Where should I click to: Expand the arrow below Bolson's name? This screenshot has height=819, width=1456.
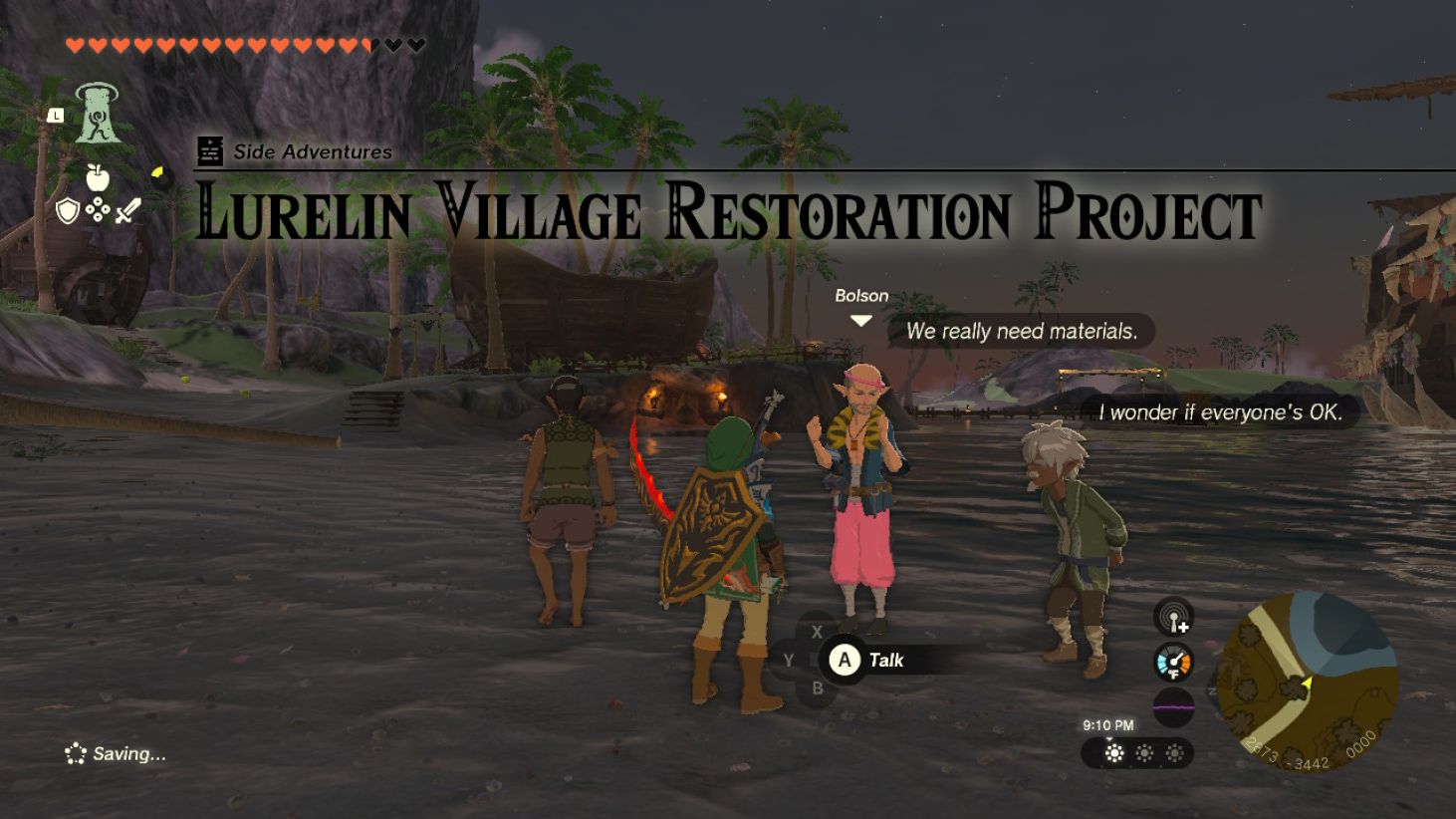pyautogui.click(x=861, y=321)
